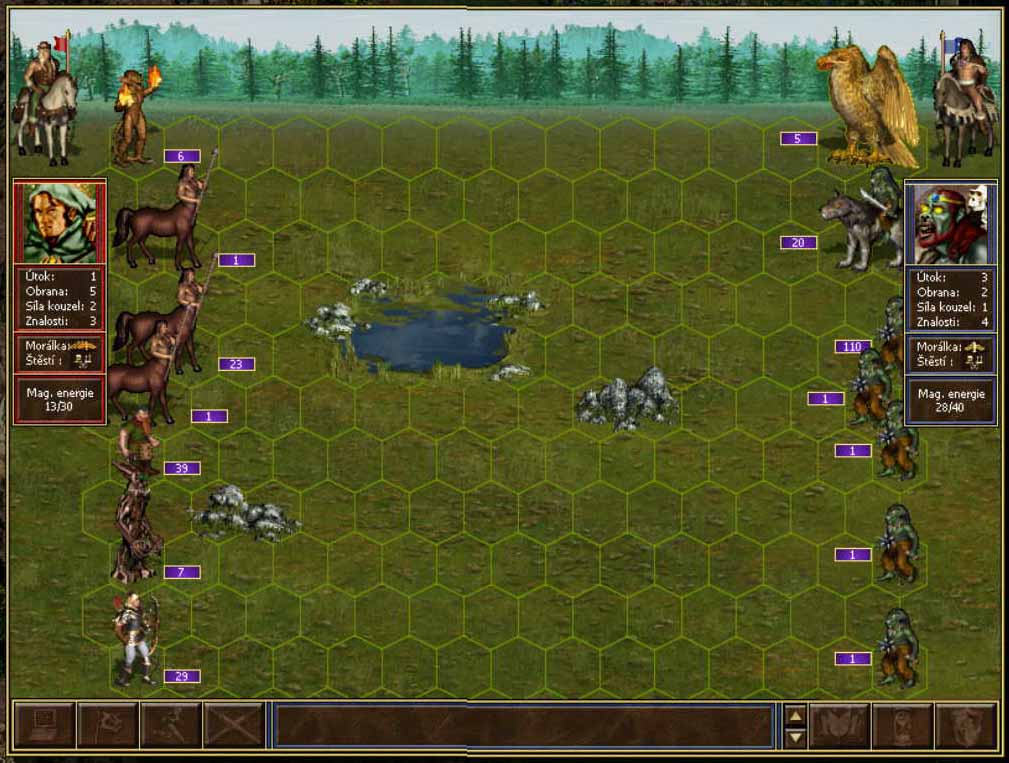Click the surrender flag button
1009x763 pixels.
107,725
